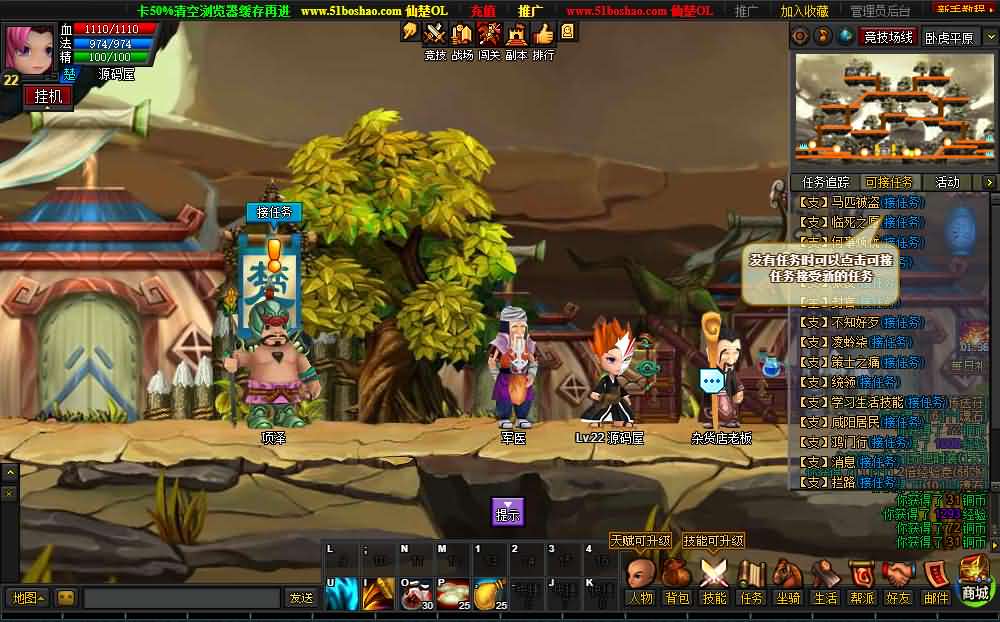Show the 排行 rankings thumbs-up icon
The image size is (1000, 622).
tap(543, 34)
